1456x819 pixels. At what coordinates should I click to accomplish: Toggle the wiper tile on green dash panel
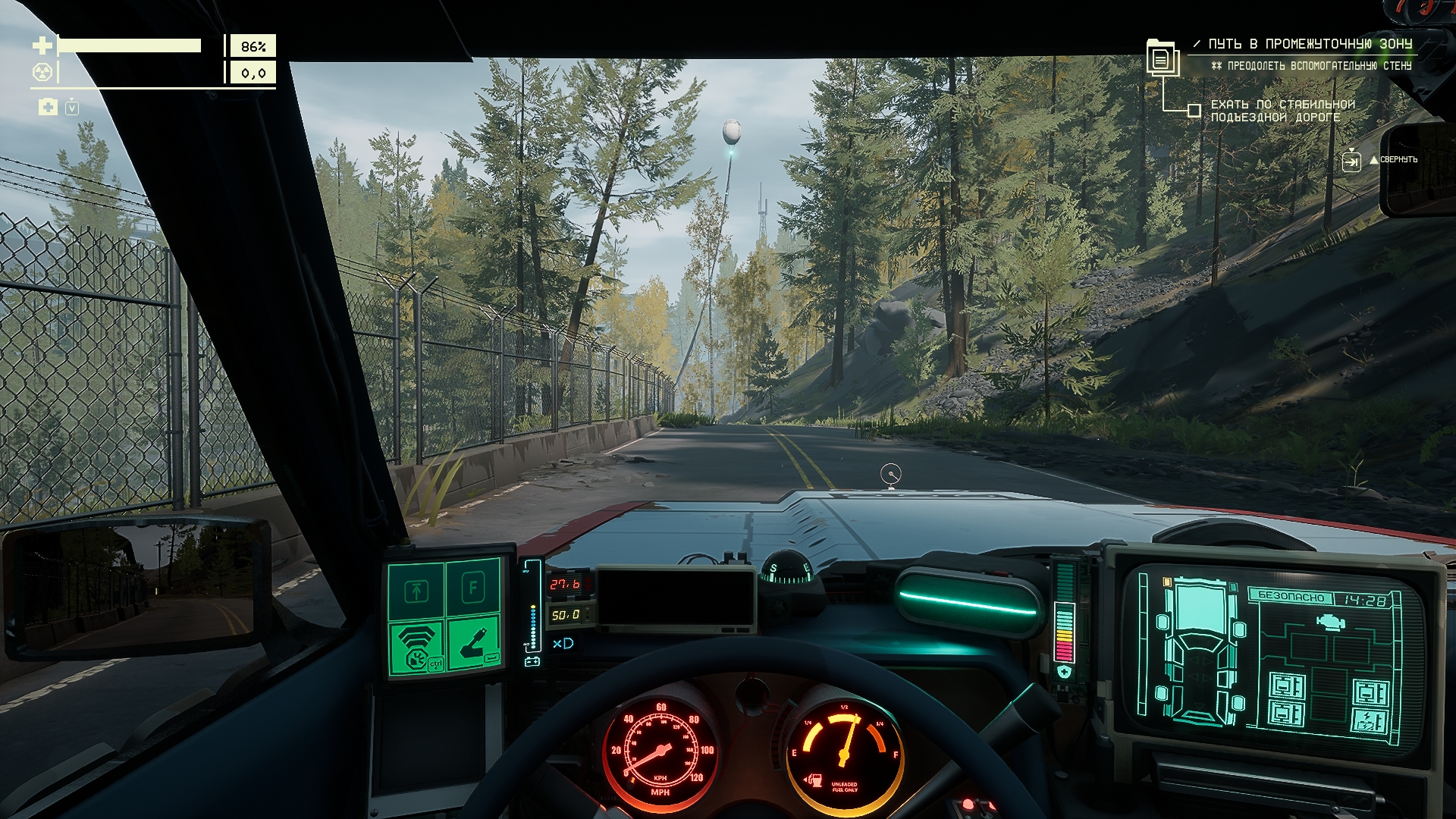[x=416, y=646]
